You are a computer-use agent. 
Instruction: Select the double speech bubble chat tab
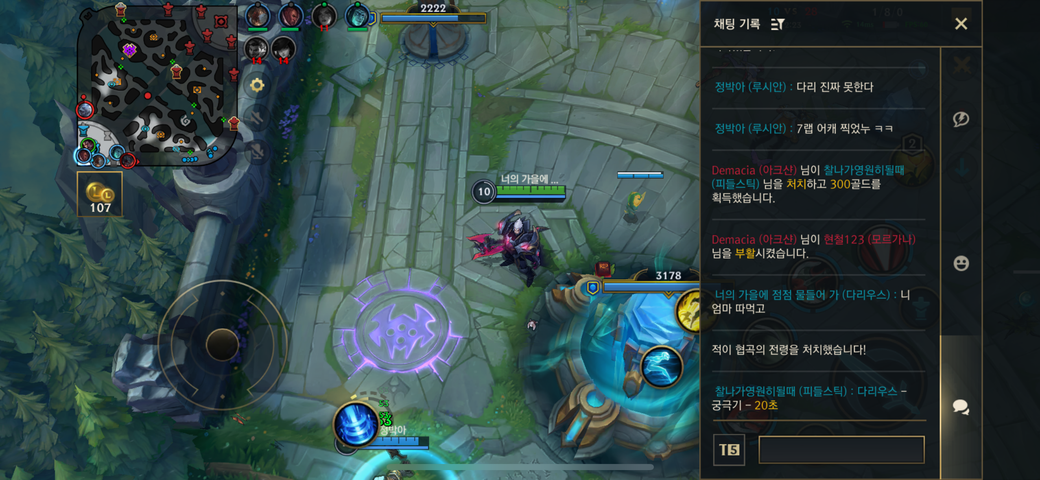tap(961, 407)
